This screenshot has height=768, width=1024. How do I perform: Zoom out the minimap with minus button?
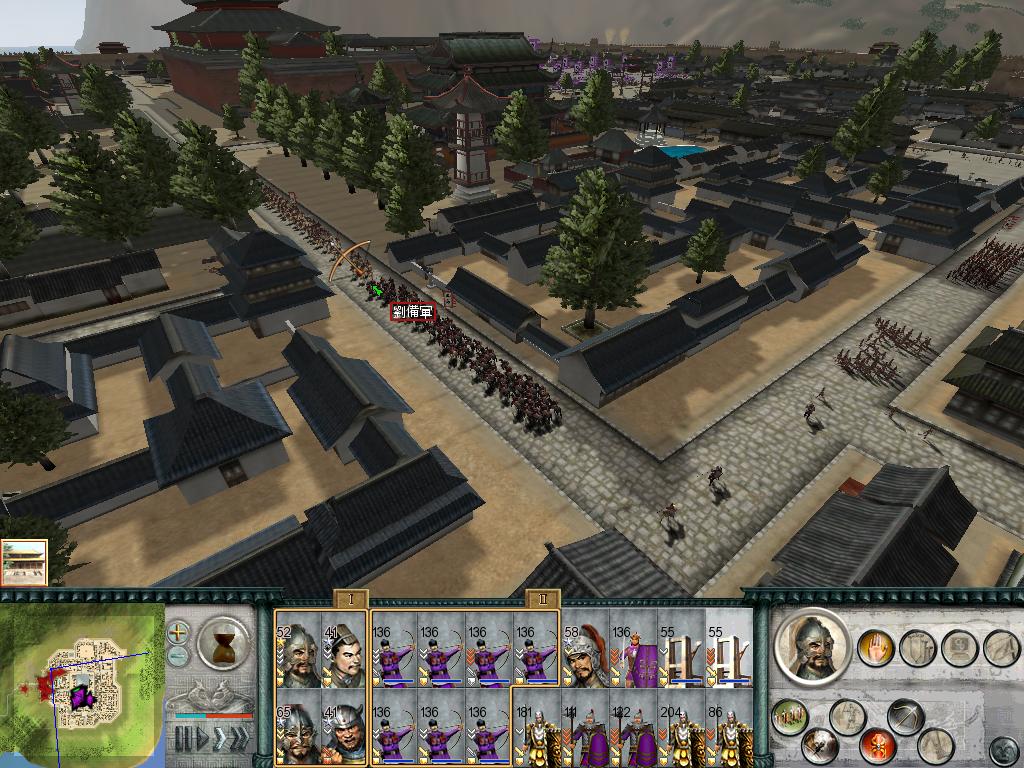(x=178, y=655)
